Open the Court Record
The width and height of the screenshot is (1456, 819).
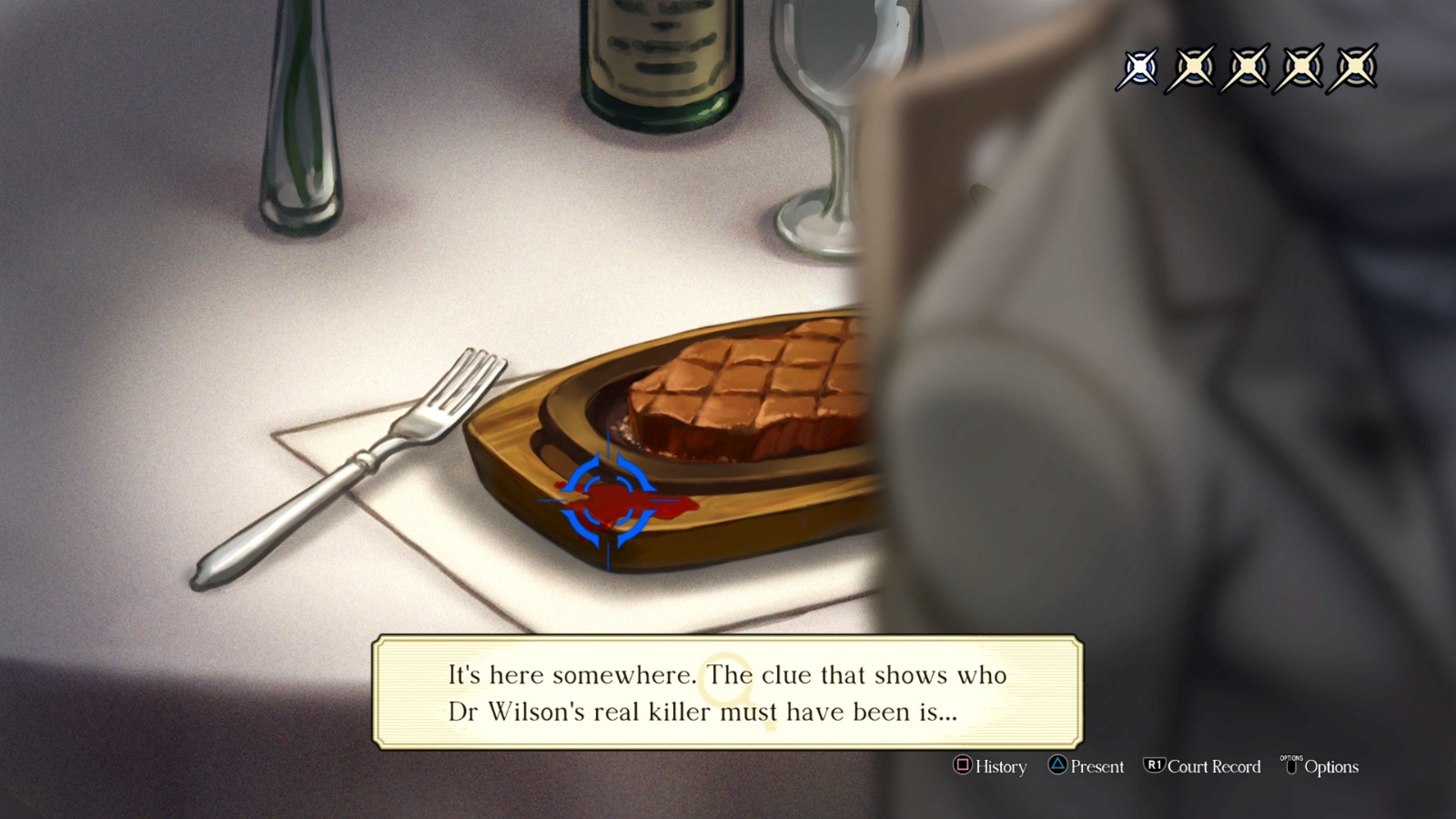(x=1201, y=766)
